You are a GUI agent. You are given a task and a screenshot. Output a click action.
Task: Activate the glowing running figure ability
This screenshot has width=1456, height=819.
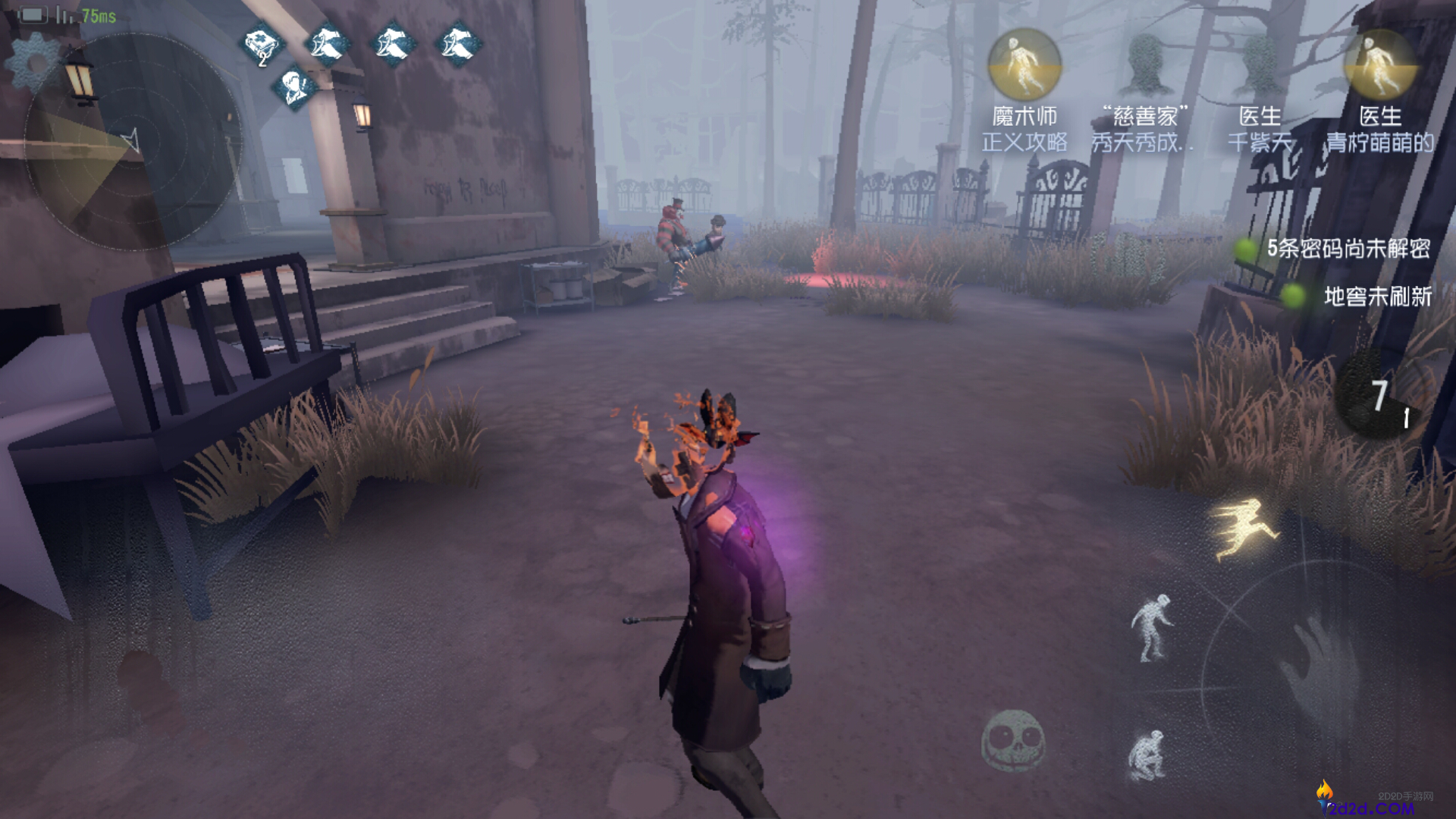click(1245, 529)
